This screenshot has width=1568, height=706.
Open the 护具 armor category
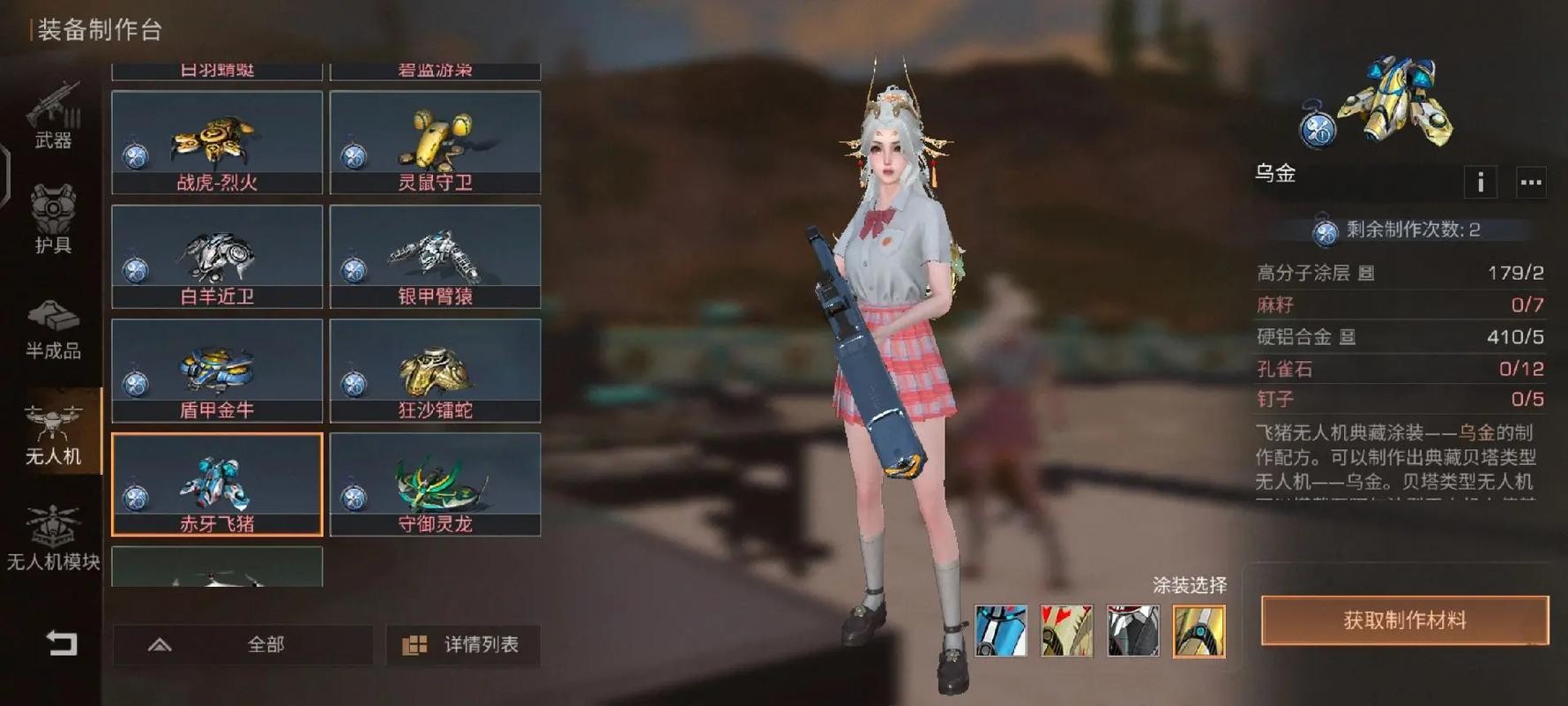[x=53, y=220]
